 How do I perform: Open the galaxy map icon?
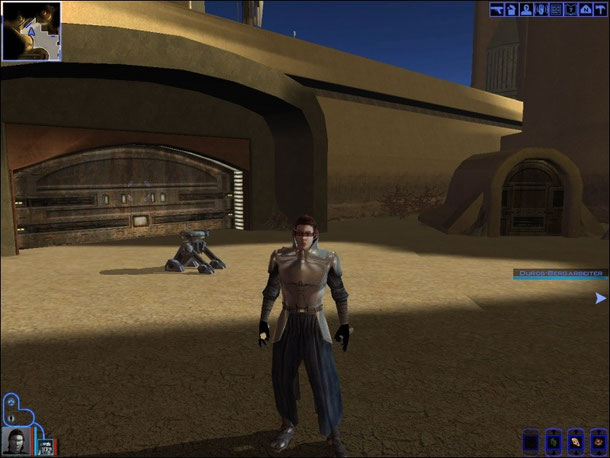pos(585,10)
